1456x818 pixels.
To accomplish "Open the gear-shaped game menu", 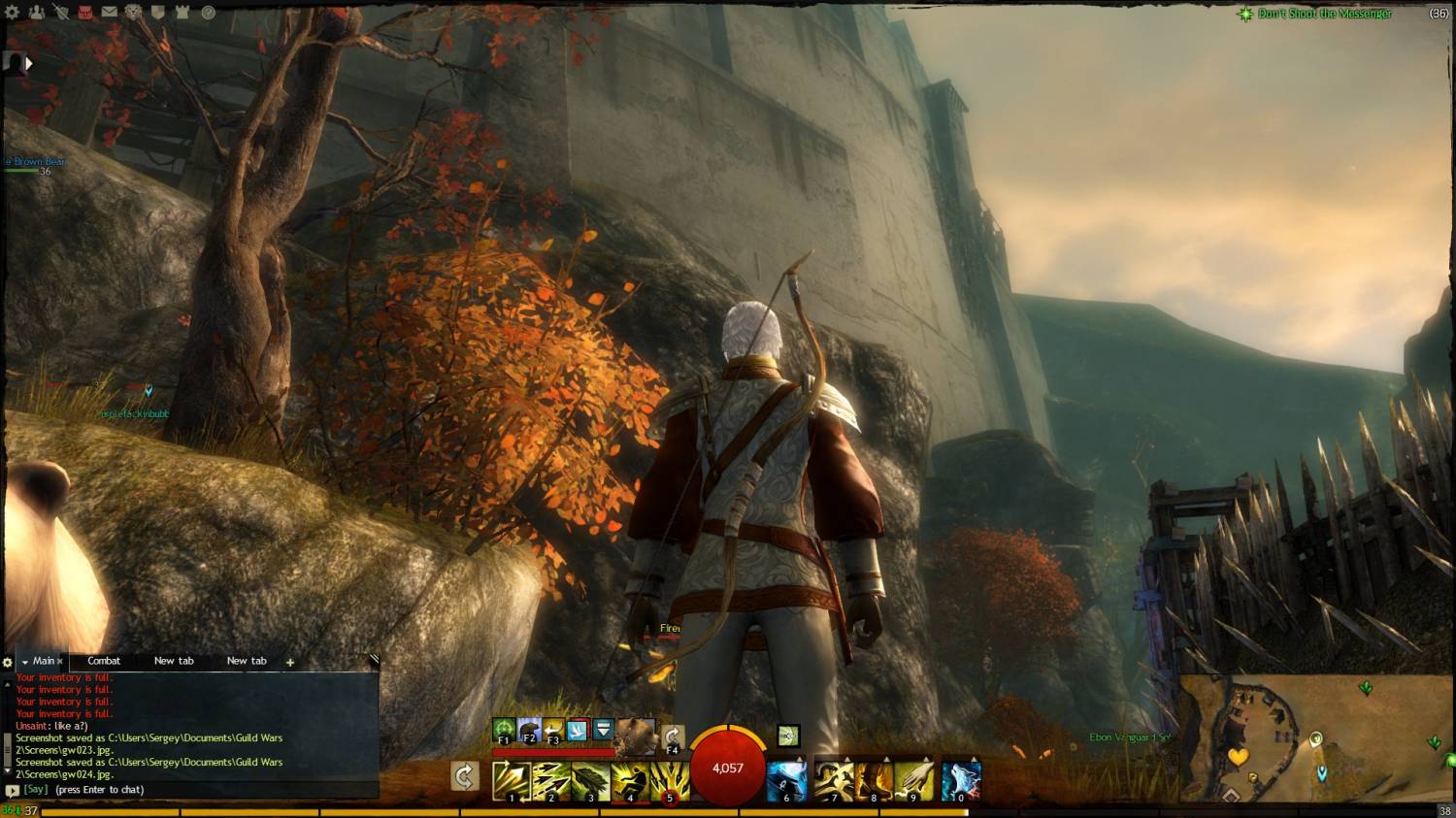I will tap(13, 13).
